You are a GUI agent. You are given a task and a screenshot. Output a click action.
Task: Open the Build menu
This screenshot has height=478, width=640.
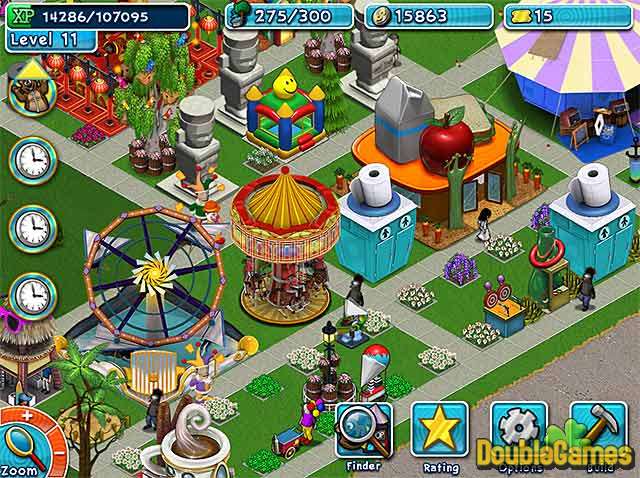(597, 430)
